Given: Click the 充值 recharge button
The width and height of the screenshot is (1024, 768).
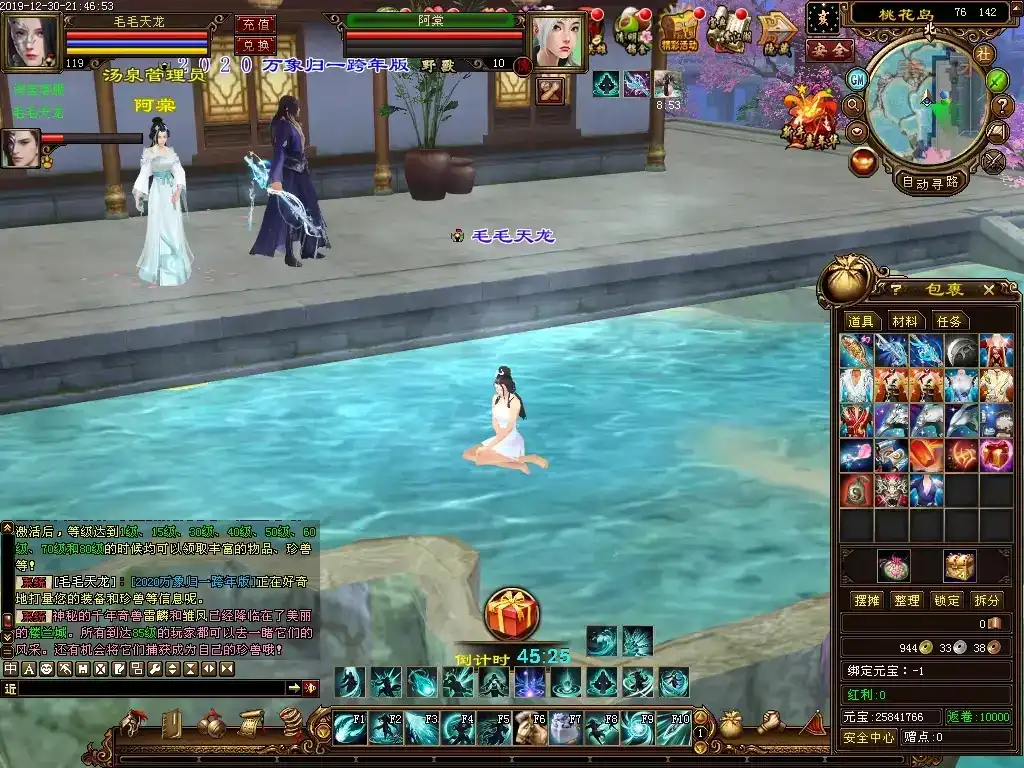Looking at the screenshot, I should tap(255, 24).
